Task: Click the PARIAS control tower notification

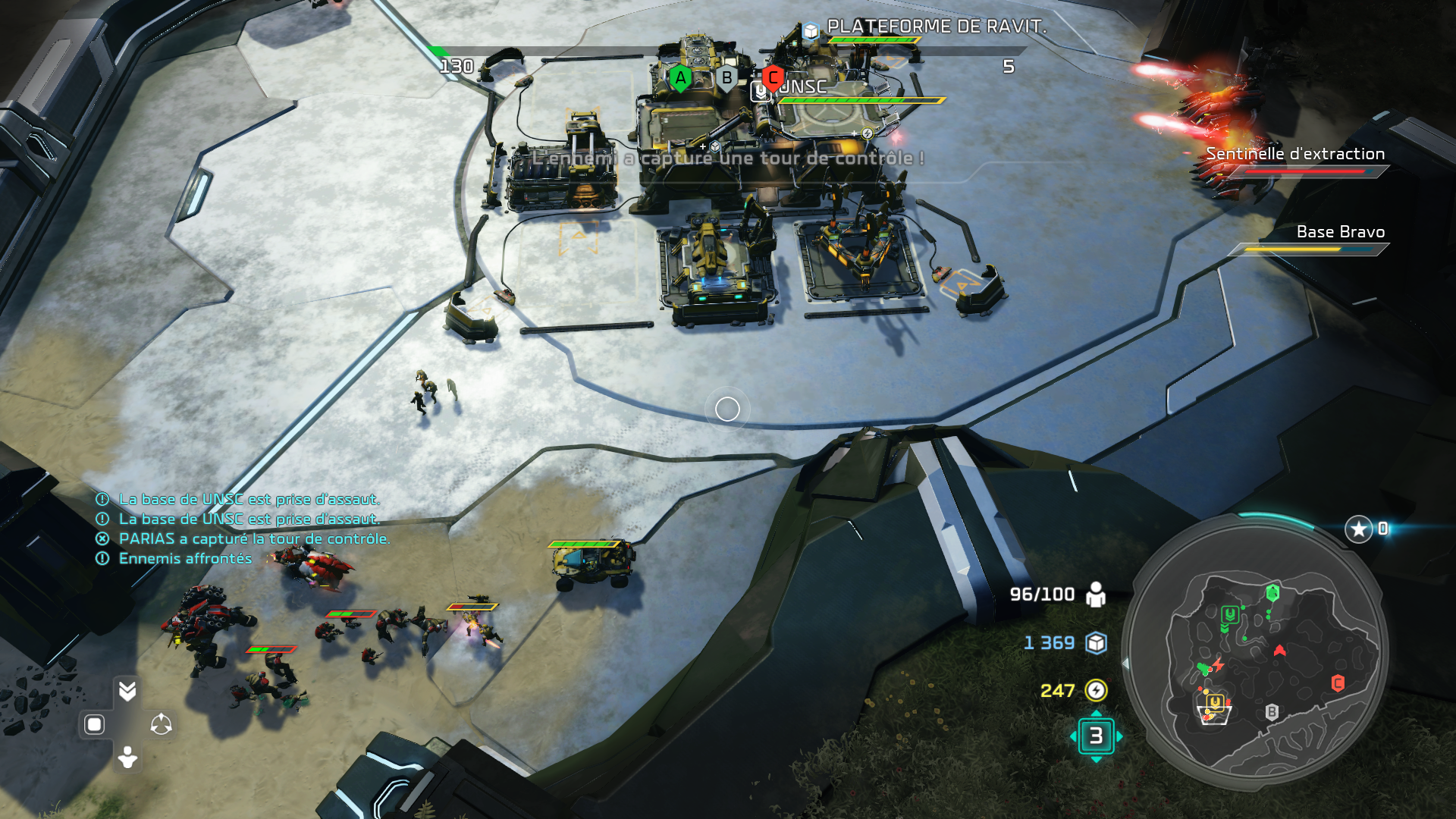Action: tap(253, 539)
